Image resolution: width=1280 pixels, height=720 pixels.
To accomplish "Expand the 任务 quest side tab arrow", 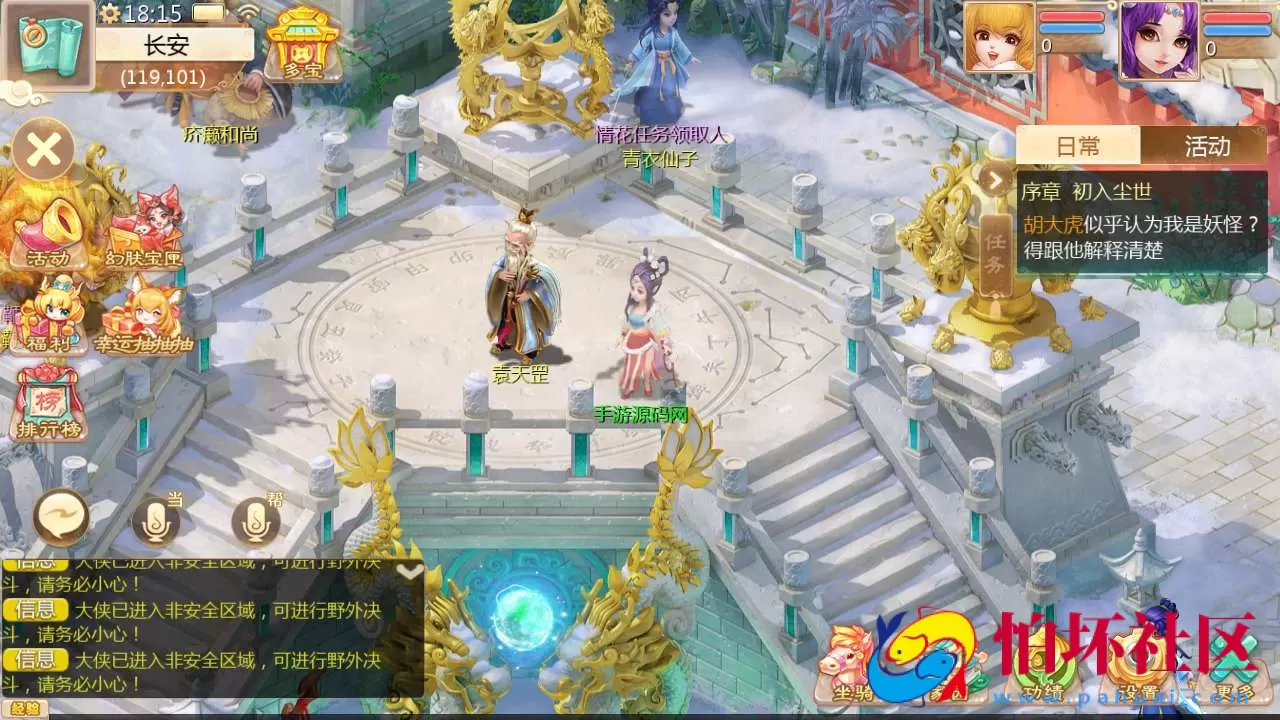I will [x=995, y=180].
